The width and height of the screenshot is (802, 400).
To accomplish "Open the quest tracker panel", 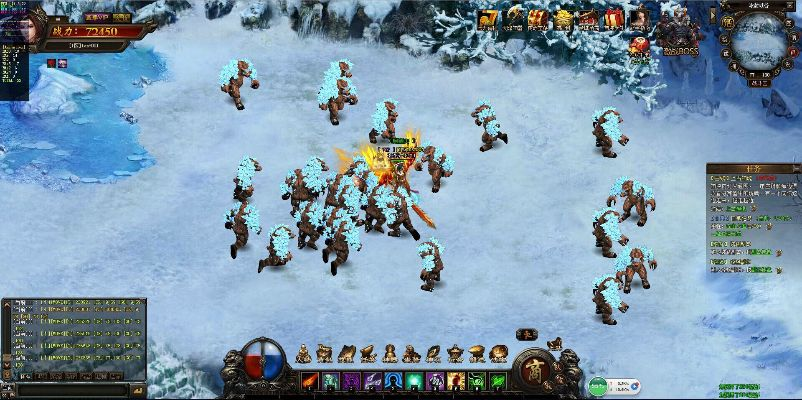I will tap(753, 220).
